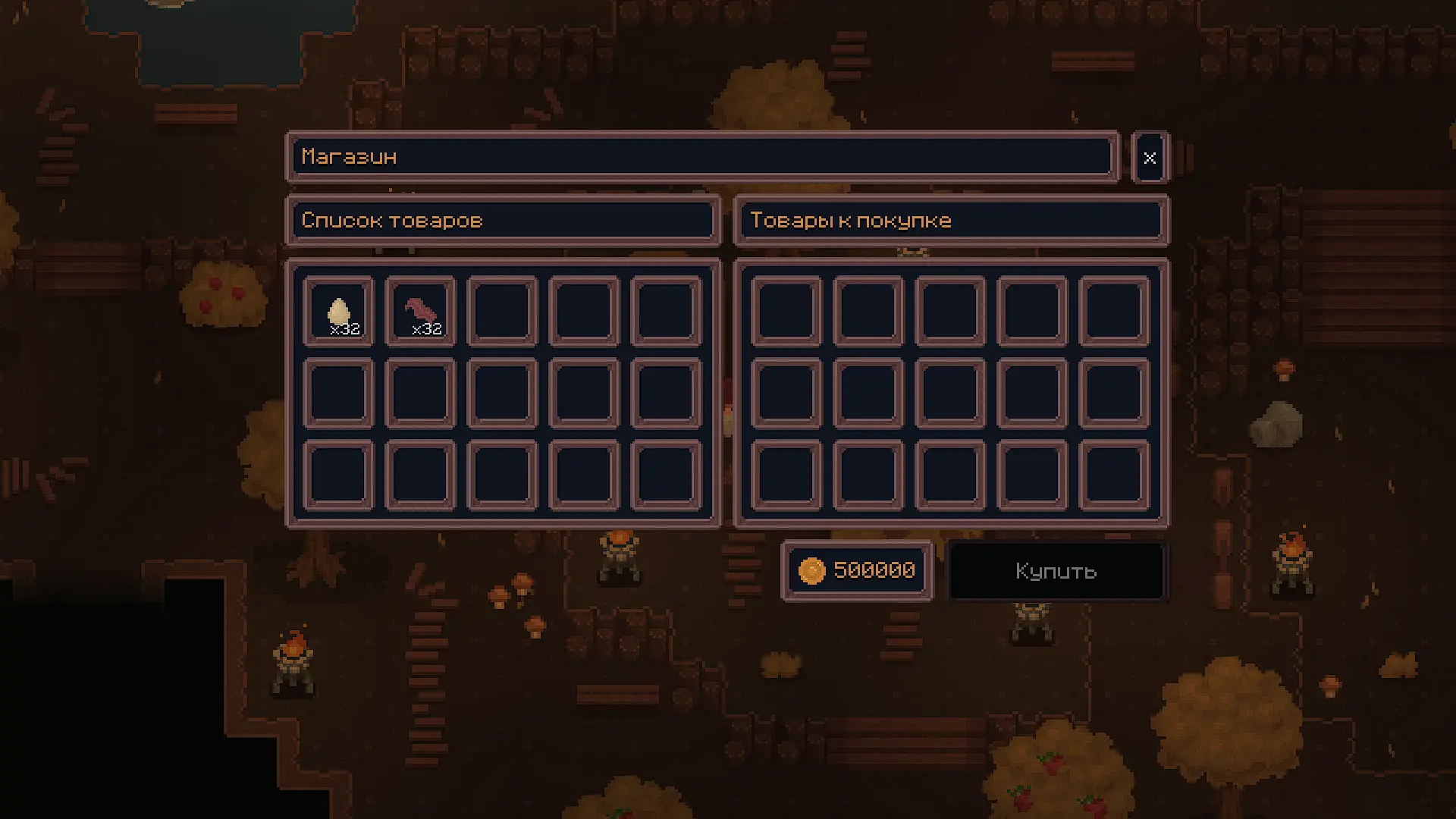This screenshot has height=819, width=1456.
Task: Pick the raw meat item slot
Action: tap(420, 312)
